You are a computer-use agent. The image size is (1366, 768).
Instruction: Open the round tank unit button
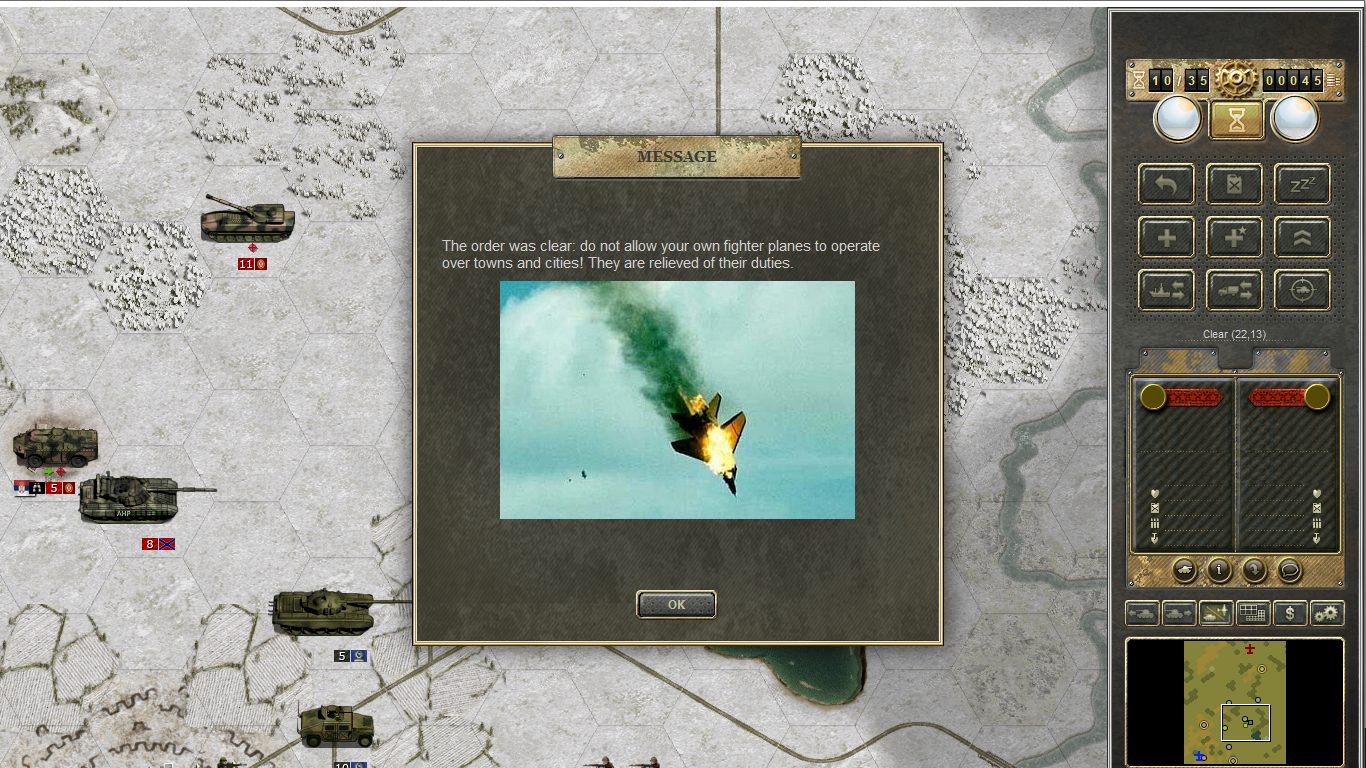click(1184, 570)
